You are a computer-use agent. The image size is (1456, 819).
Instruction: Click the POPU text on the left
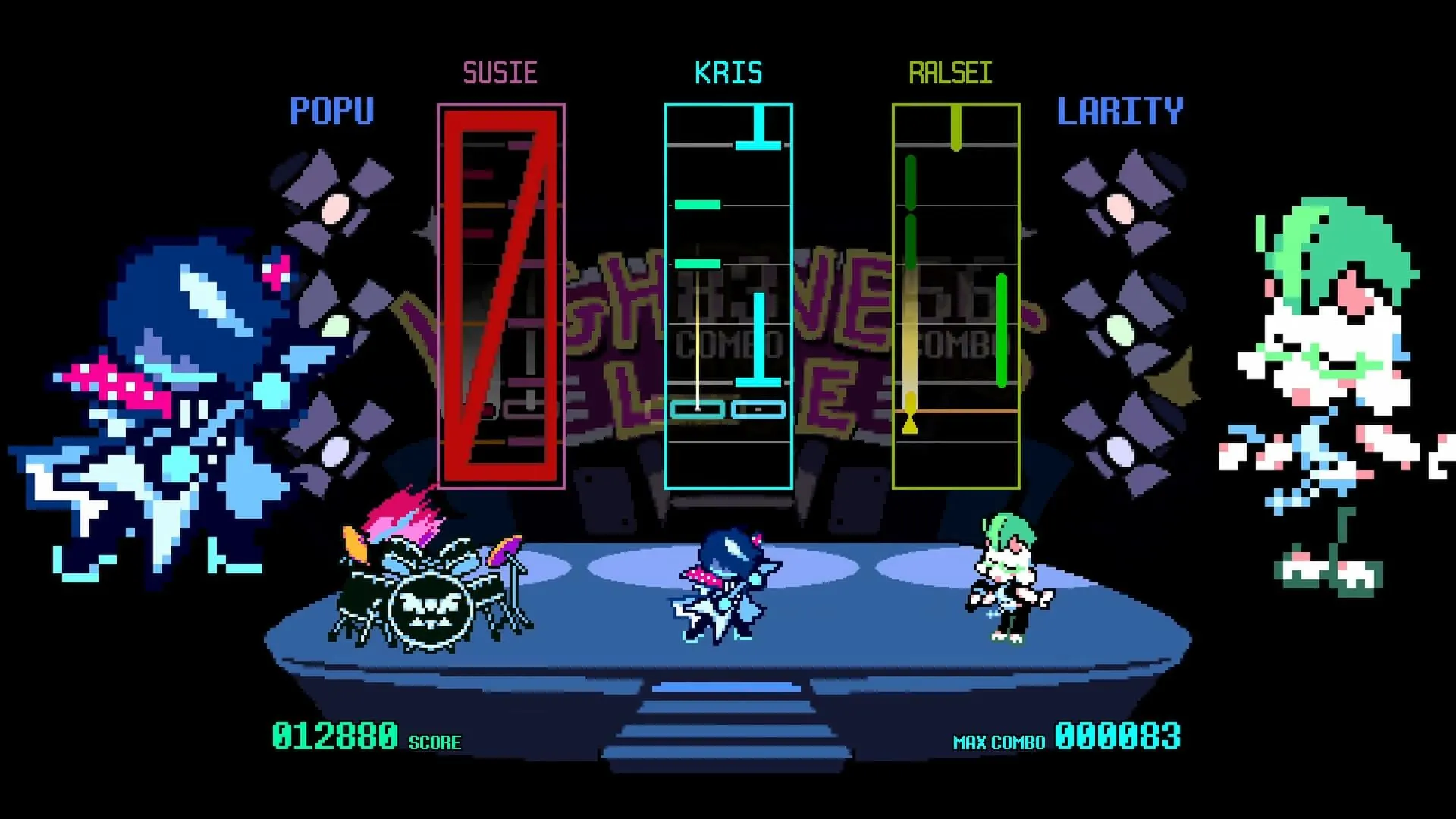(332, 111)
